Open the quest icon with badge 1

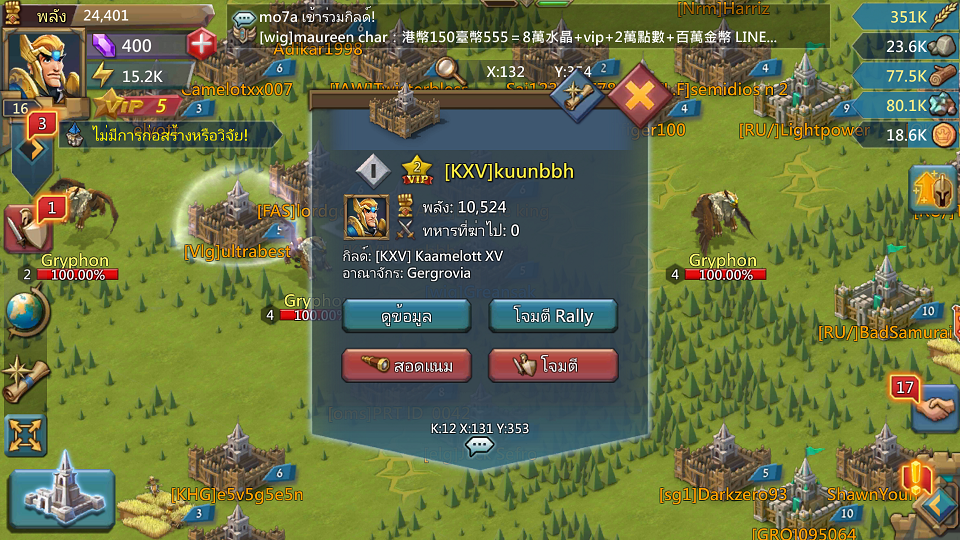(x=26, y=226)
